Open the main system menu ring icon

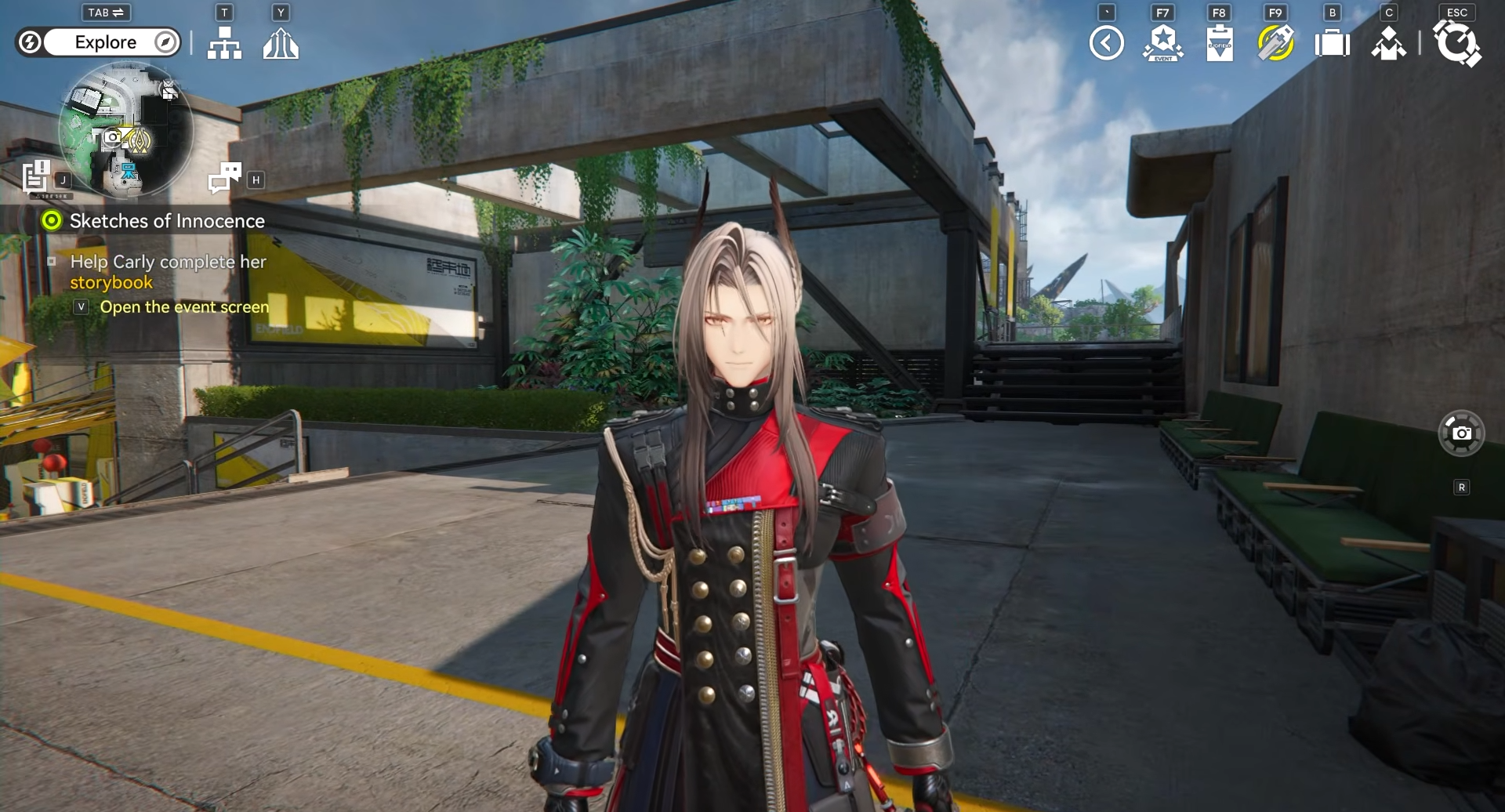point(1456,43)
